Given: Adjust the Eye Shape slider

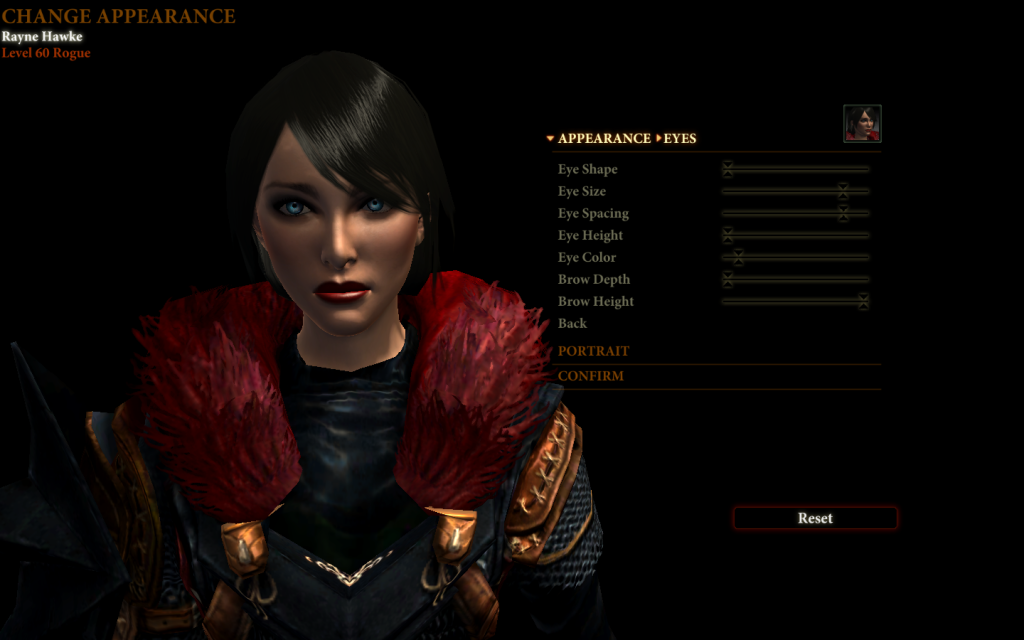Looking at the screenshot, I should coord(728,169).
